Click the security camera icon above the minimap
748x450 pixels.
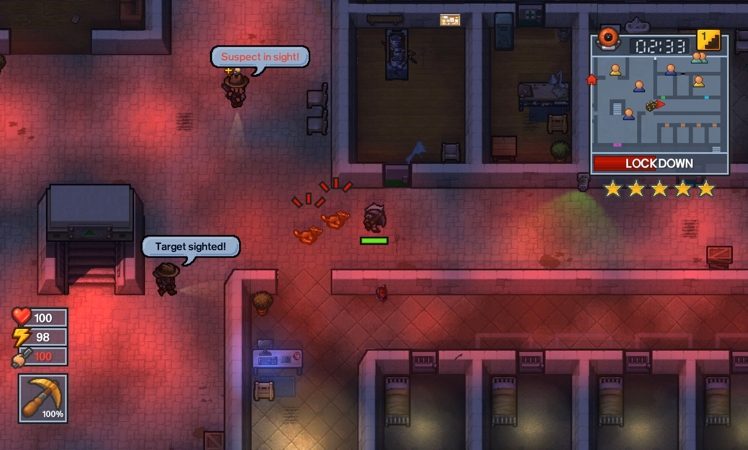pyautogui.click(x=608, y=40)
